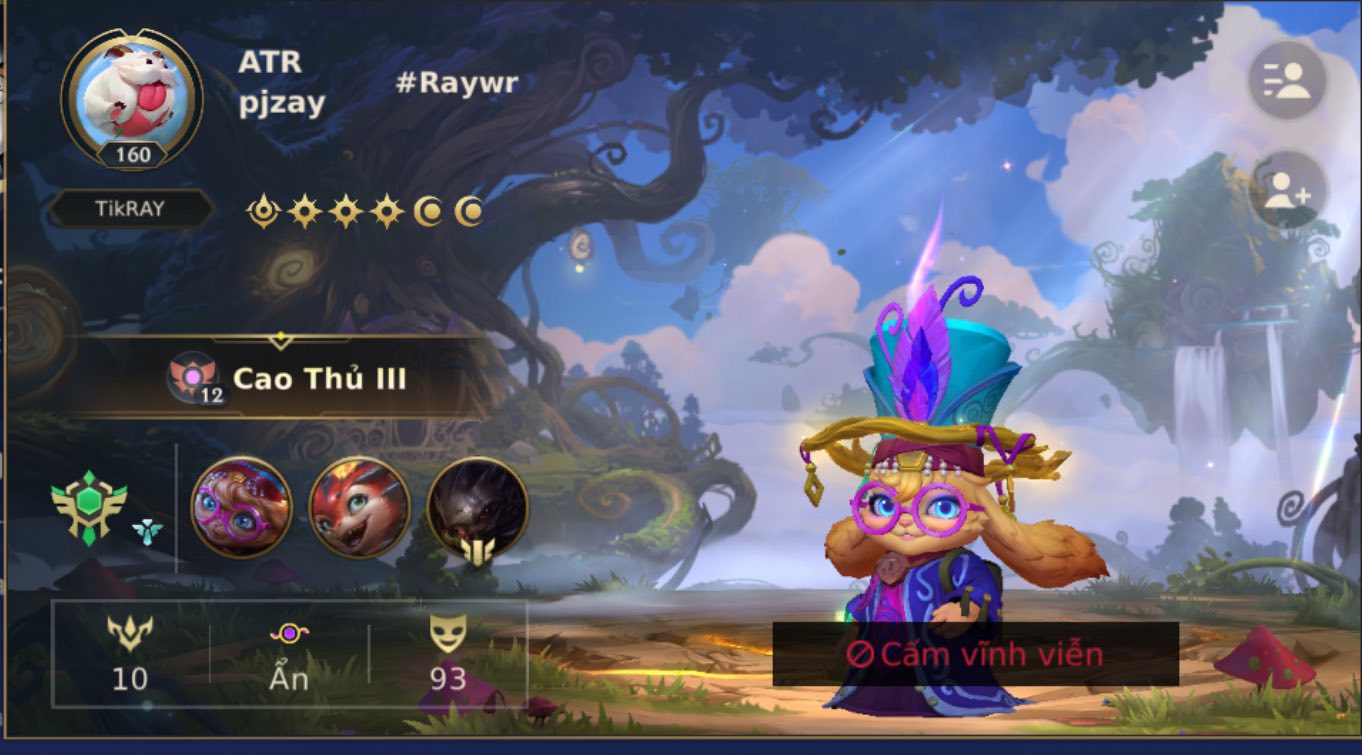Click the TikRAY title badge
The image size is (1362, 755).
pos(130,209)
